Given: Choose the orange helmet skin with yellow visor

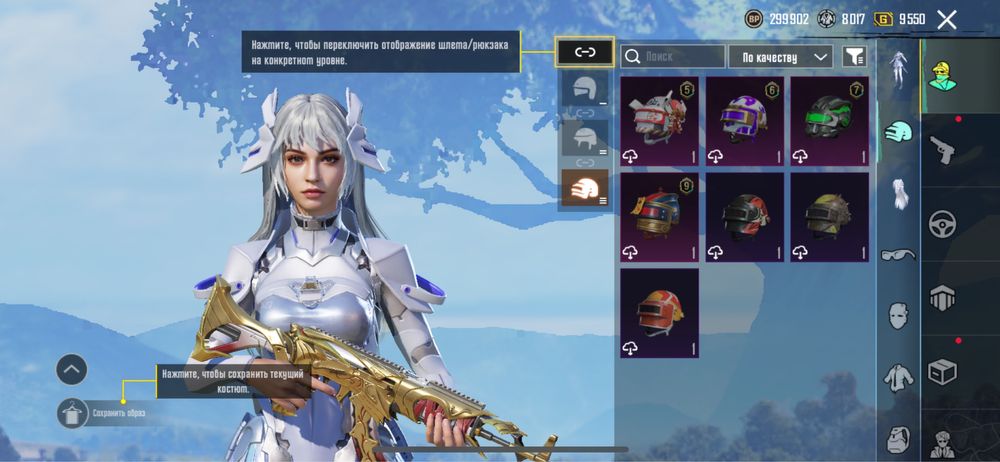Looking at the screenshot, I should (x=659, y=313).
